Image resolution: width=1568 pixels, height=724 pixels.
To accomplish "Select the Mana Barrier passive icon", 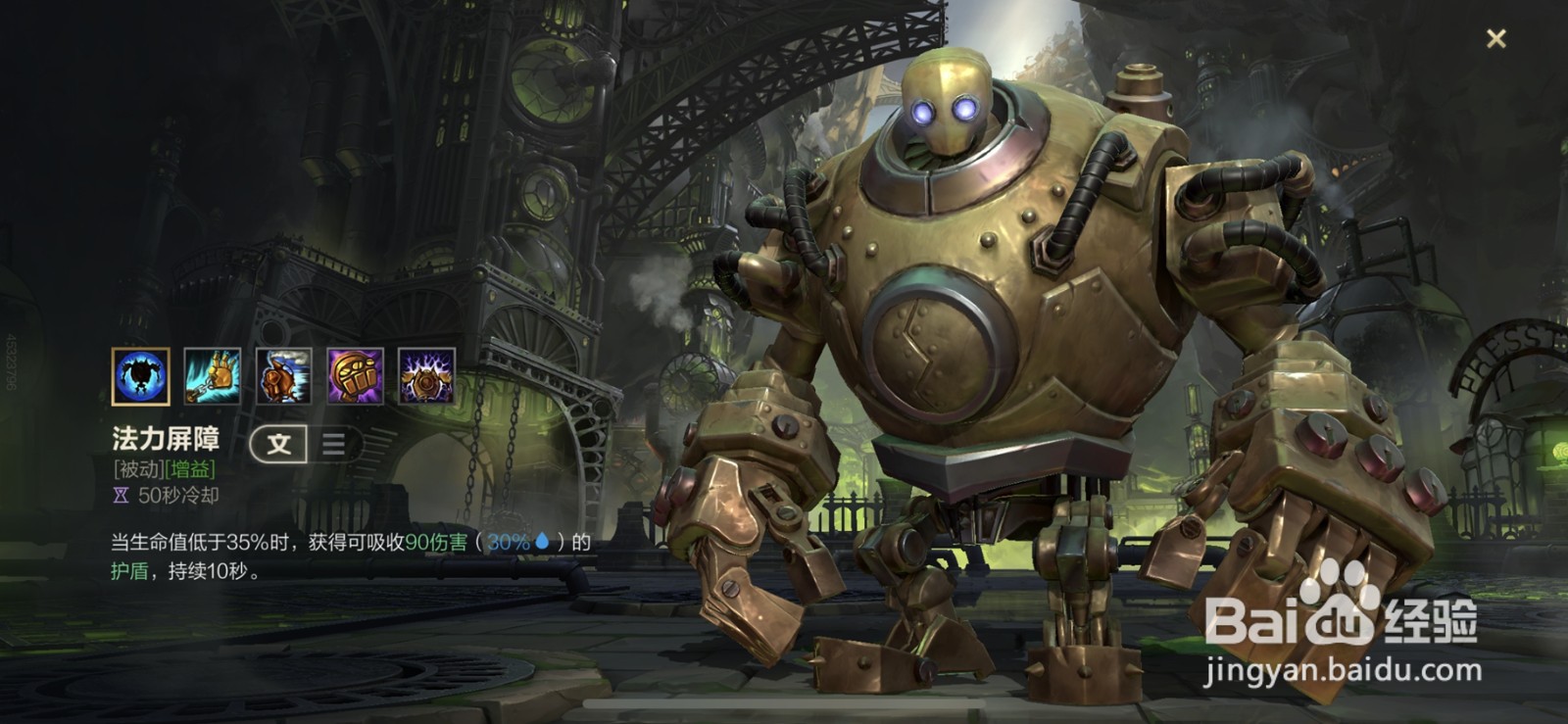I will click(140, 376).
